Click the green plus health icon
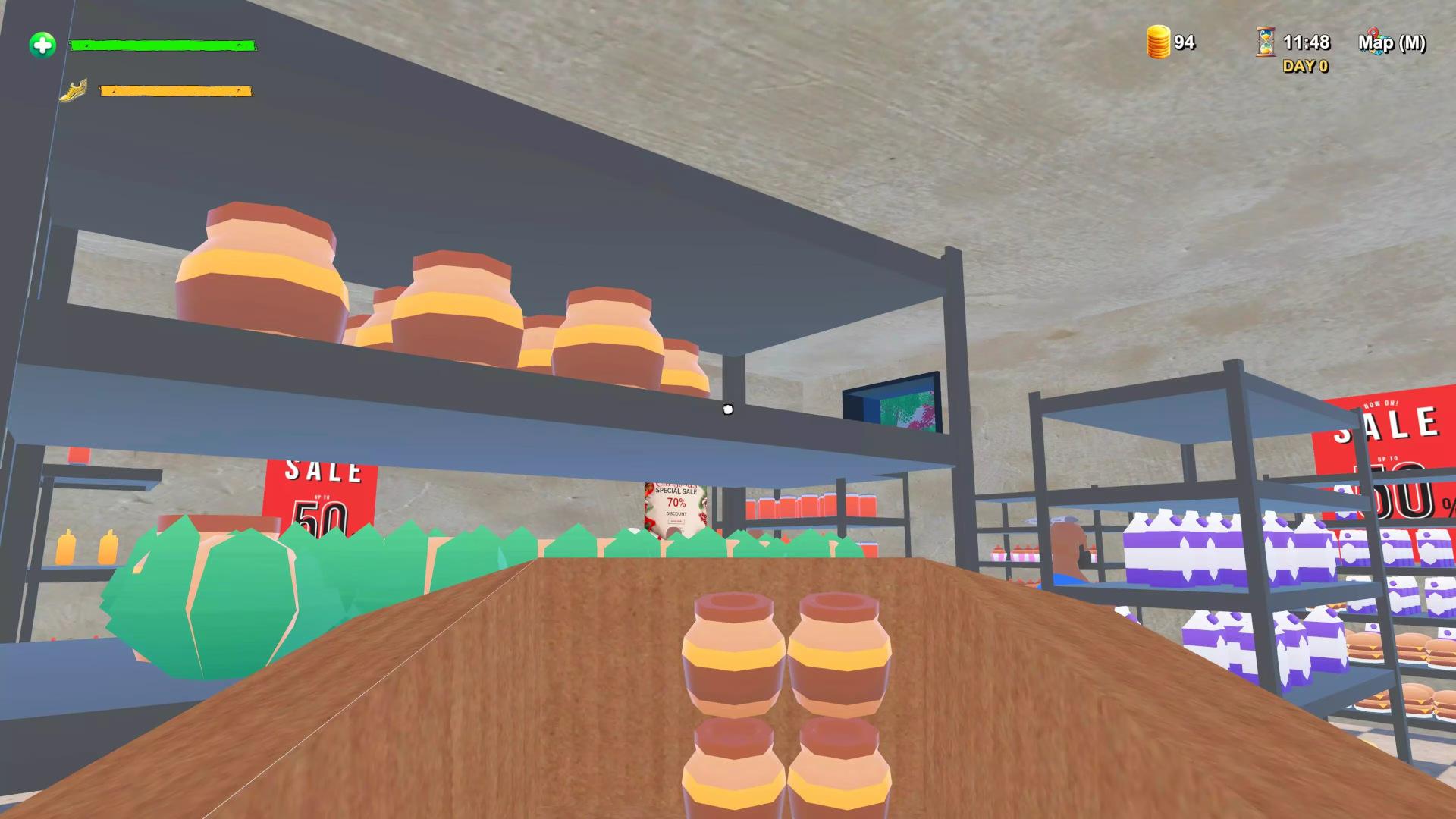 pos(42,45)
